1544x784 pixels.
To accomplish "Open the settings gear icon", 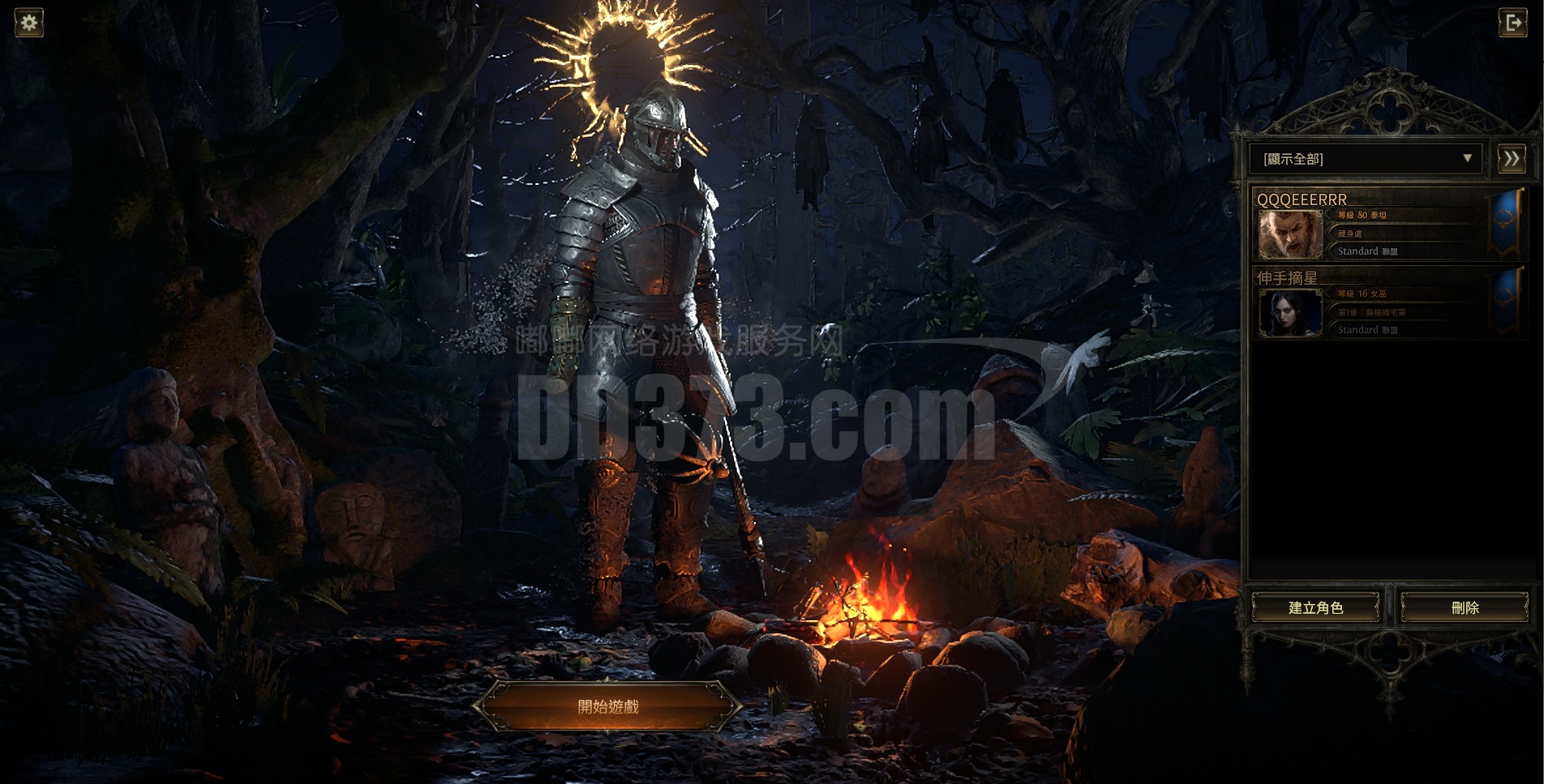I will [29, 23].
